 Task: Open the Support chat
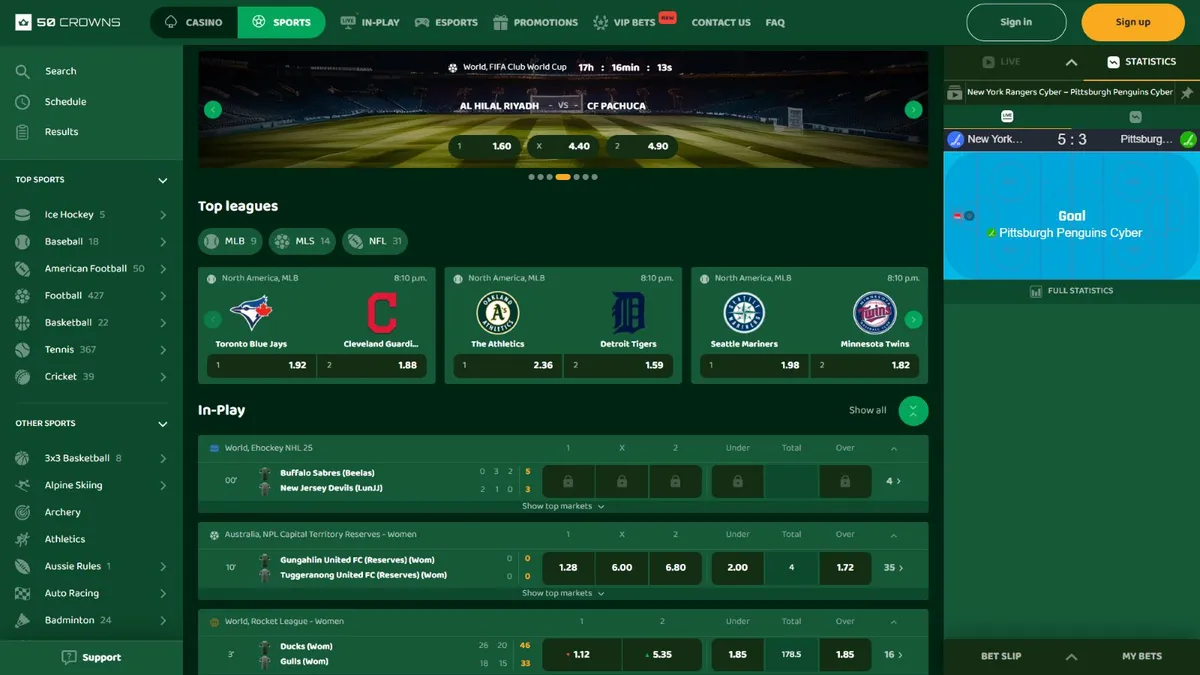tap(91, 657)
